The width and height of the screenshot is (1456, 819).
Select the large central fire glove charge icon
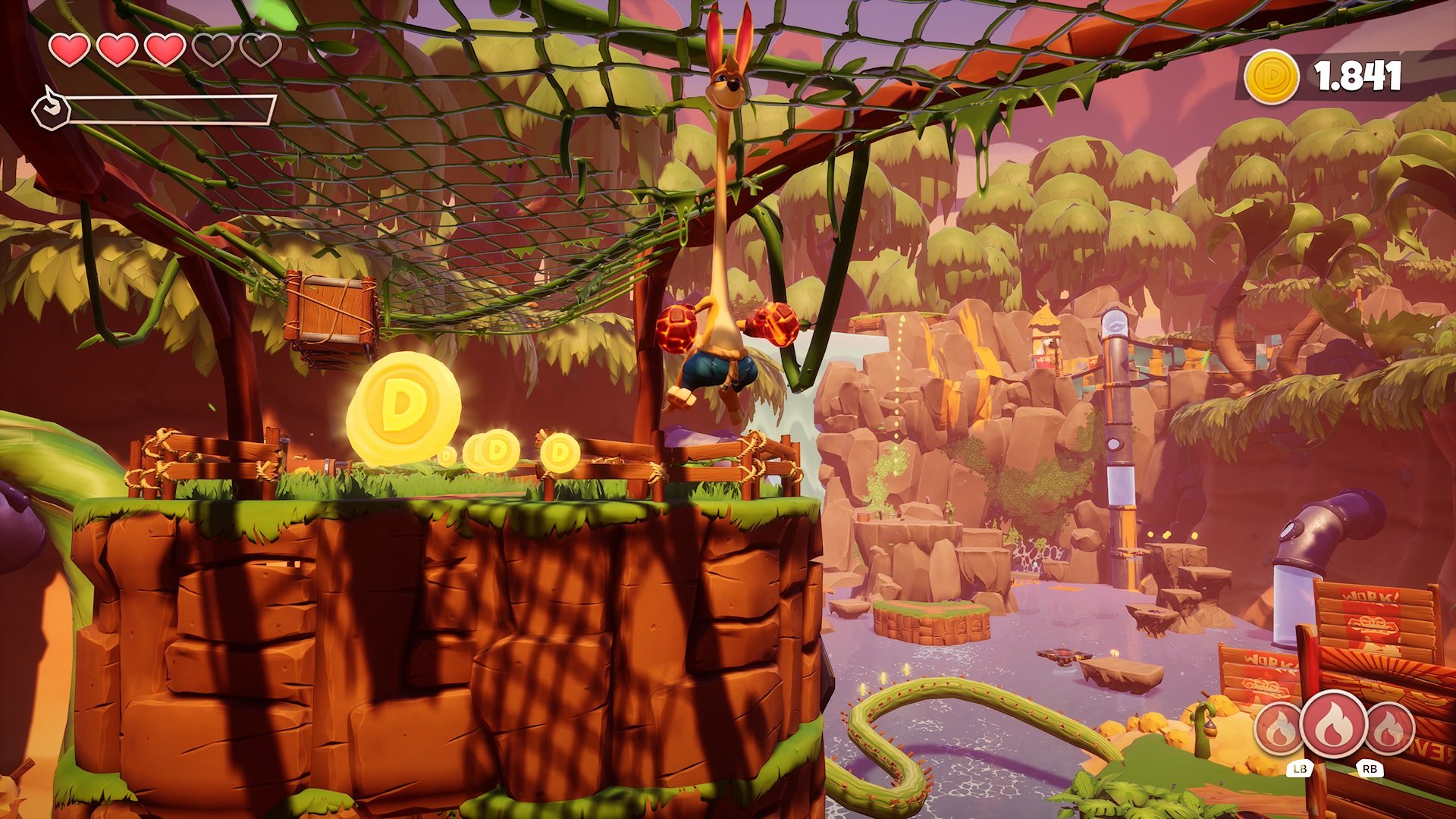pyautogui.click(x=1333, y=723)
